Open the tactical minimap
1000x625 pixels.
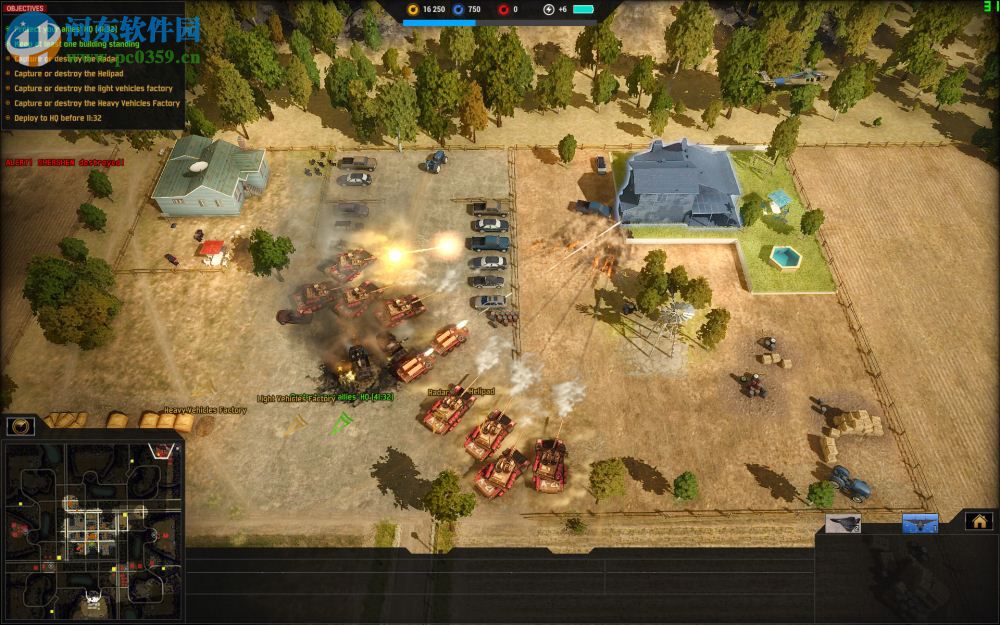click(x=93, y=529)
